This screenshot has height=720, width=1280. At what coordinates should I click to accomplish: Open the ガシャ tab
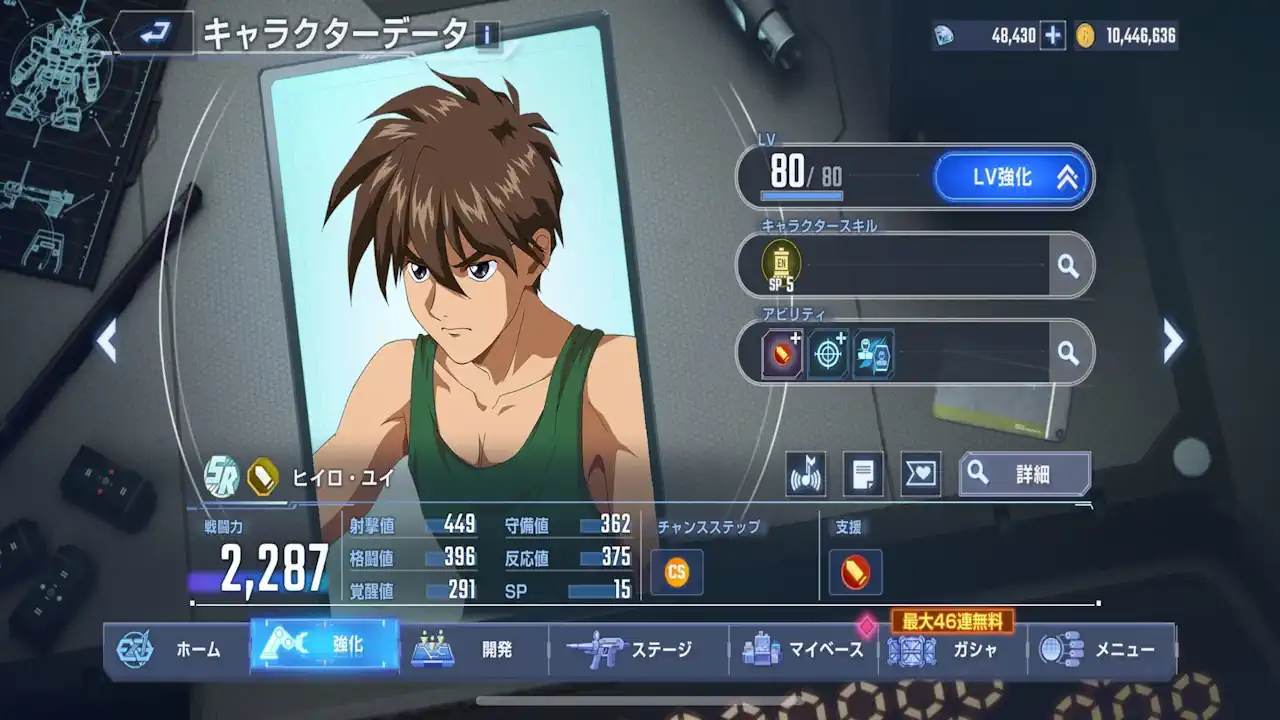952,650
